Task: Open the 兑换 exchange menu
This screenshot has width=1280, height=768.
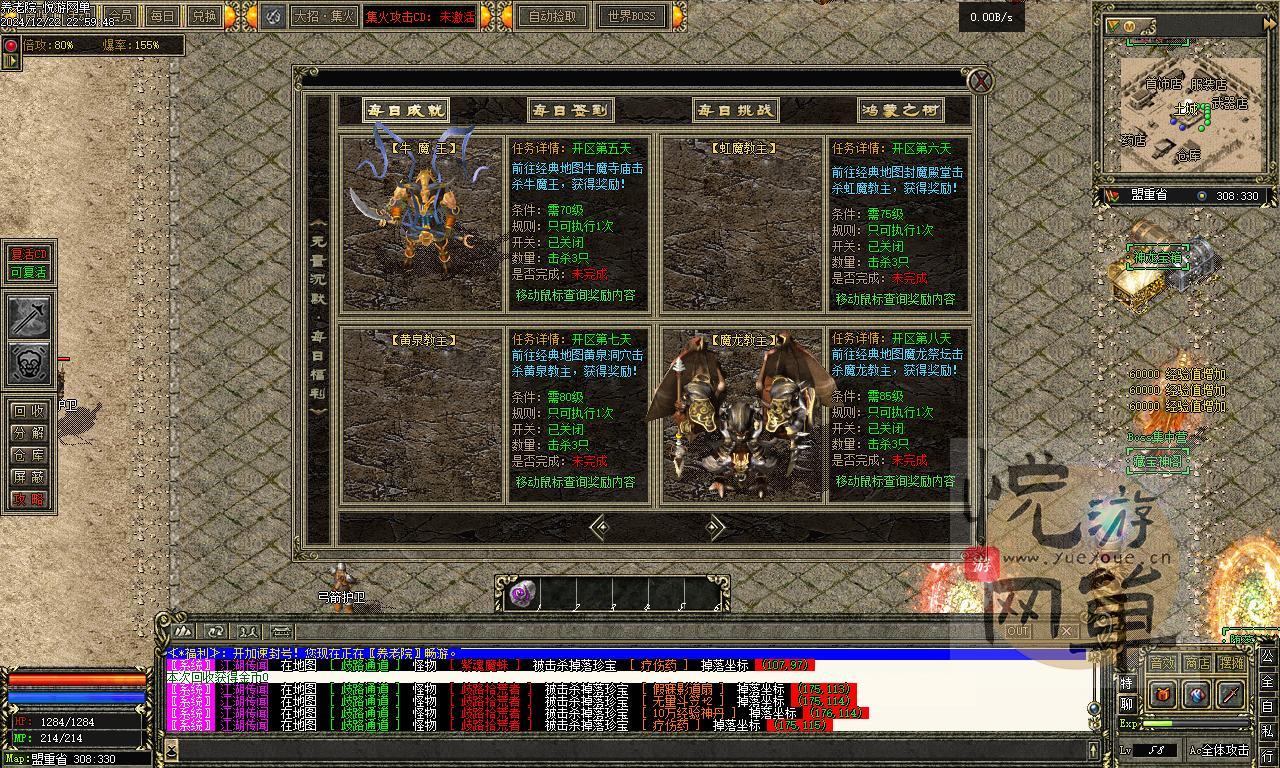Action: [204, 16]
